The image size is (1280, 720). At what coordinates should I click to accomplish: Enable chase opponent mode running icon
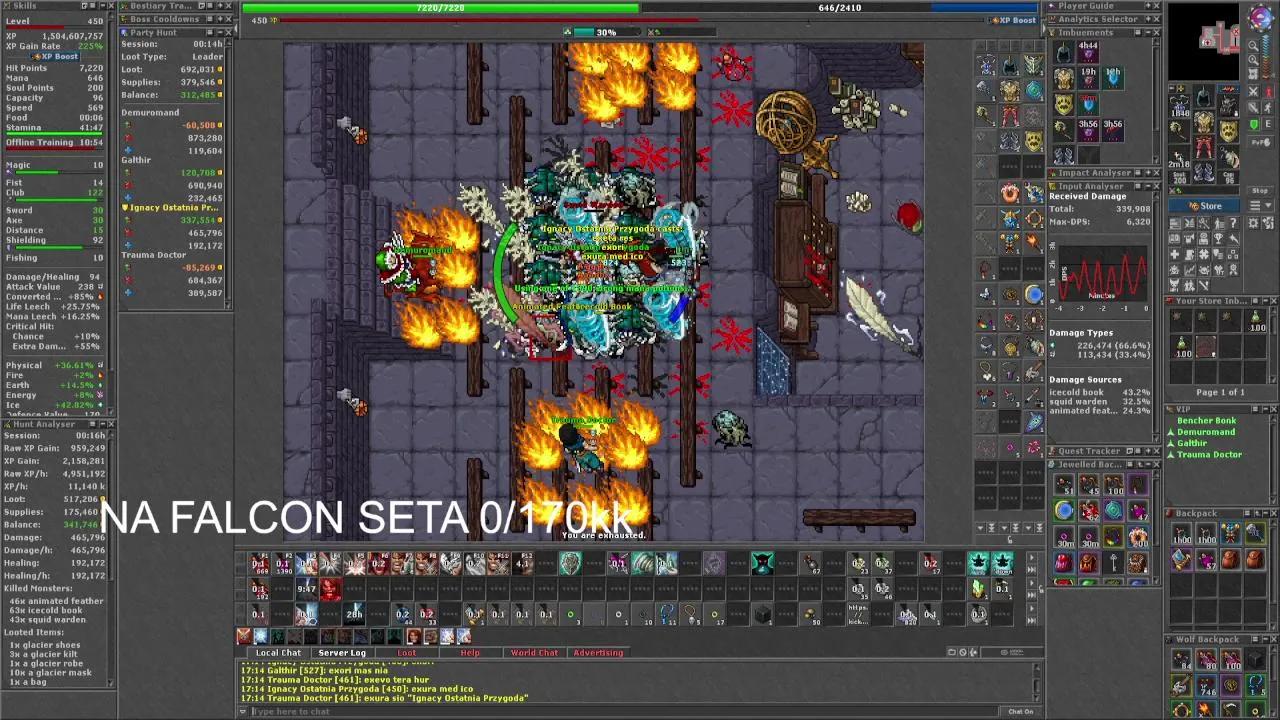pyautogui.click(x=1268, y=108)
